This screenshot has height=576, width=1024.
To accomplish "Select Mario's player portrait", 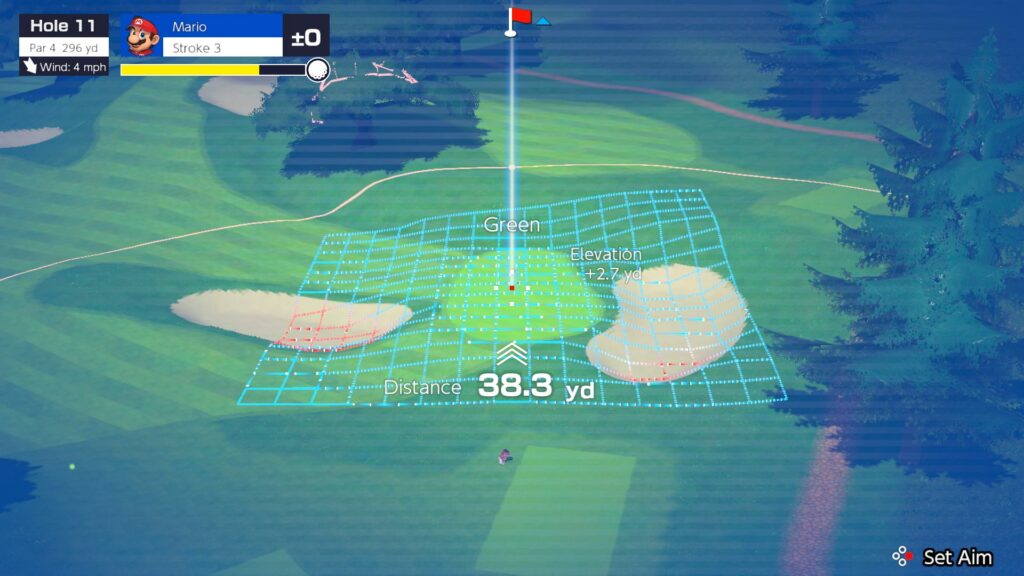I will tap(141, 36).
